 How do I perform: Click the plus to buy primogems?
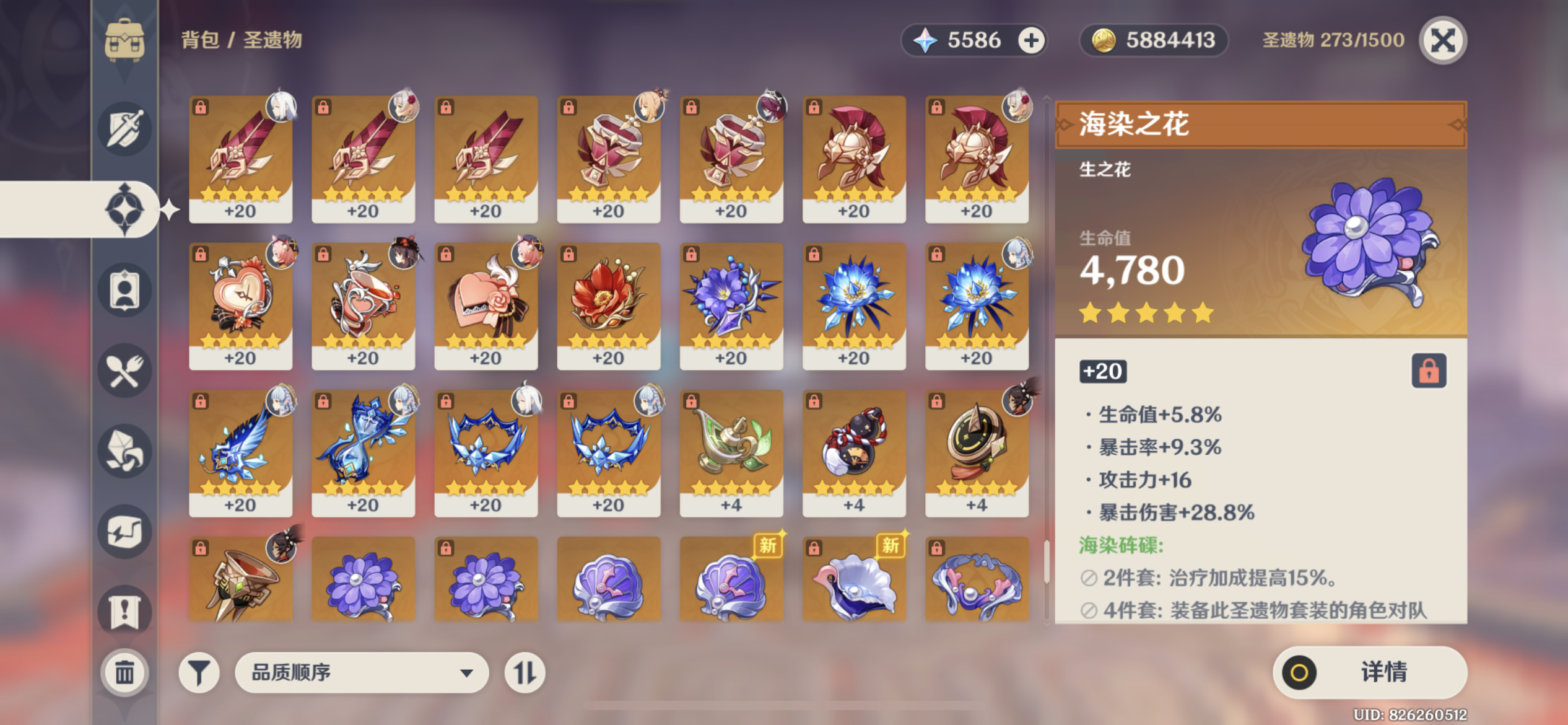tap(1030, 40)
